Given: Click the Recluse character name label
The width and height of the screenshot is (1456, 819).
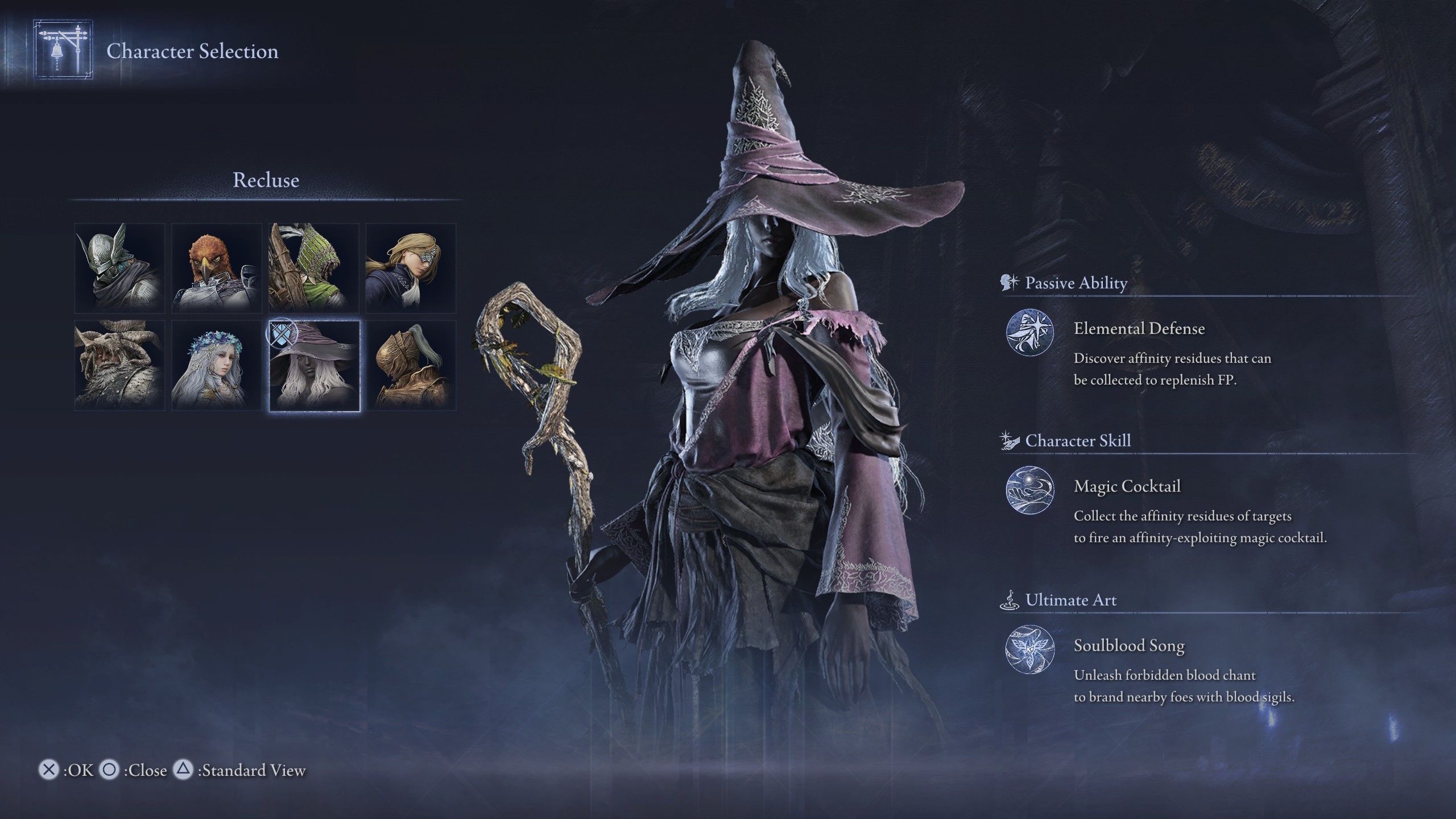Looking at the screenshot, I should [265, 180].
